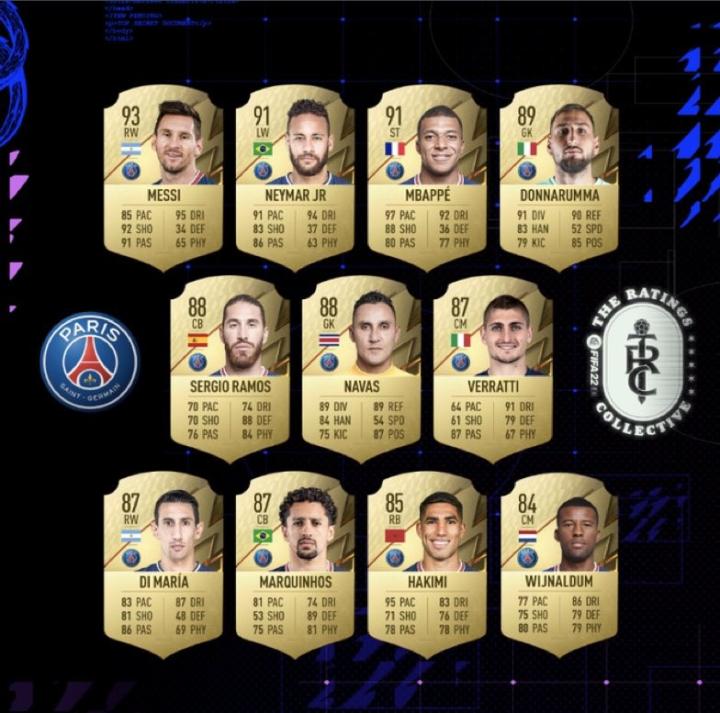Select the Wijnaldum 84 CM card
This screenshot has height=713, width=720.
click(559, 565)
